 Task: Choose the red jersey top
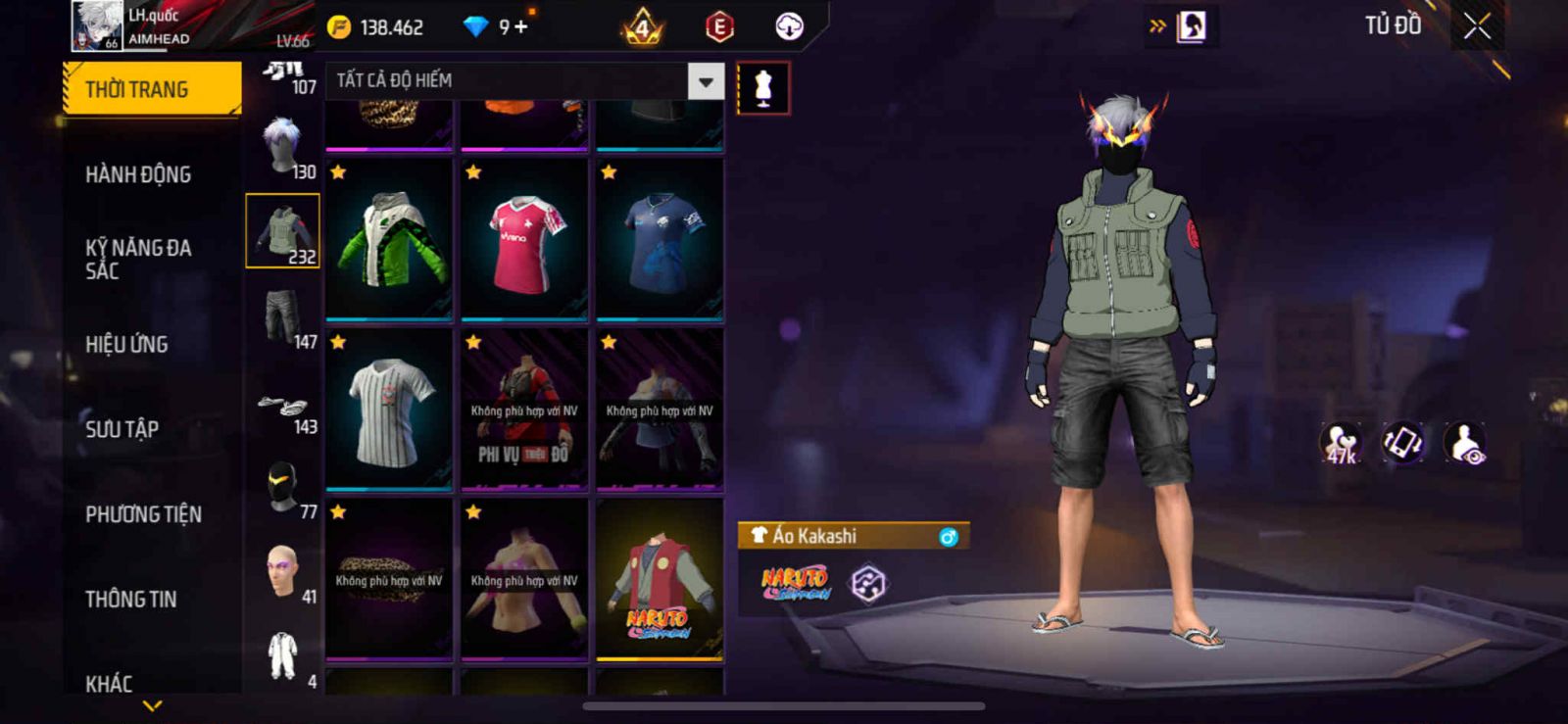524,239
